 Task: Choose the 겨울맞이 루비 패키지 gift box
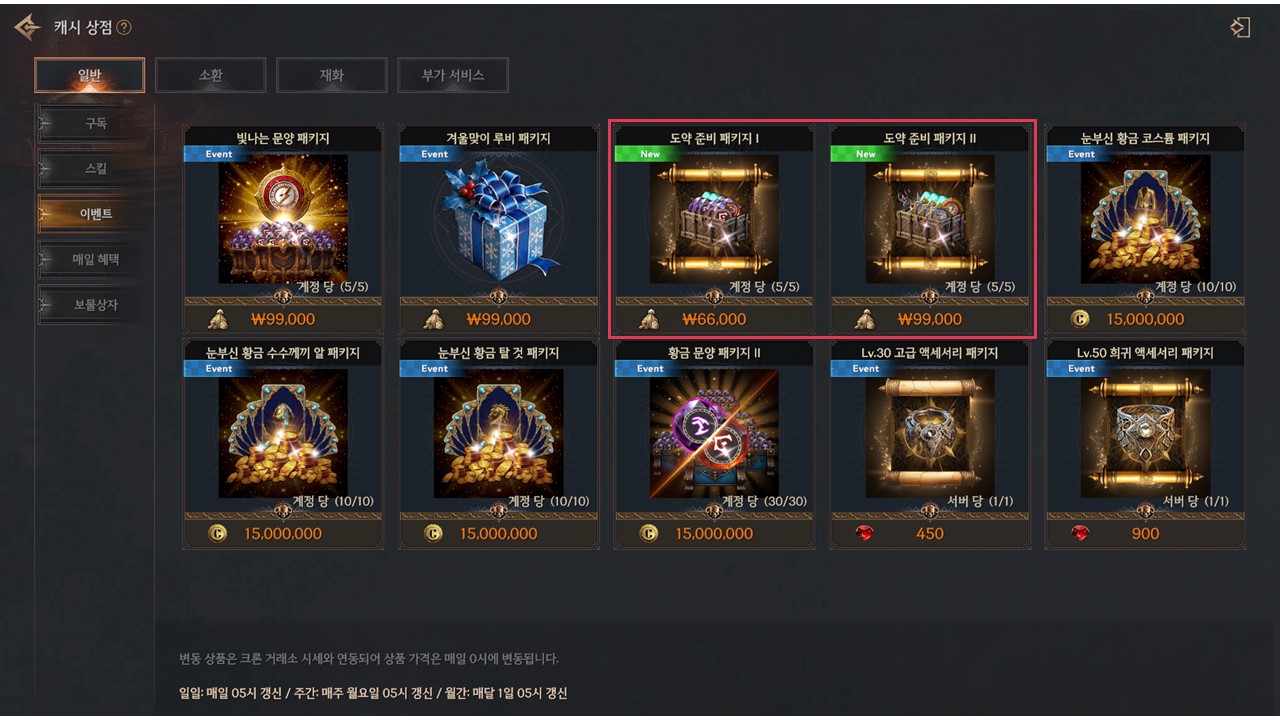(499, 220)
